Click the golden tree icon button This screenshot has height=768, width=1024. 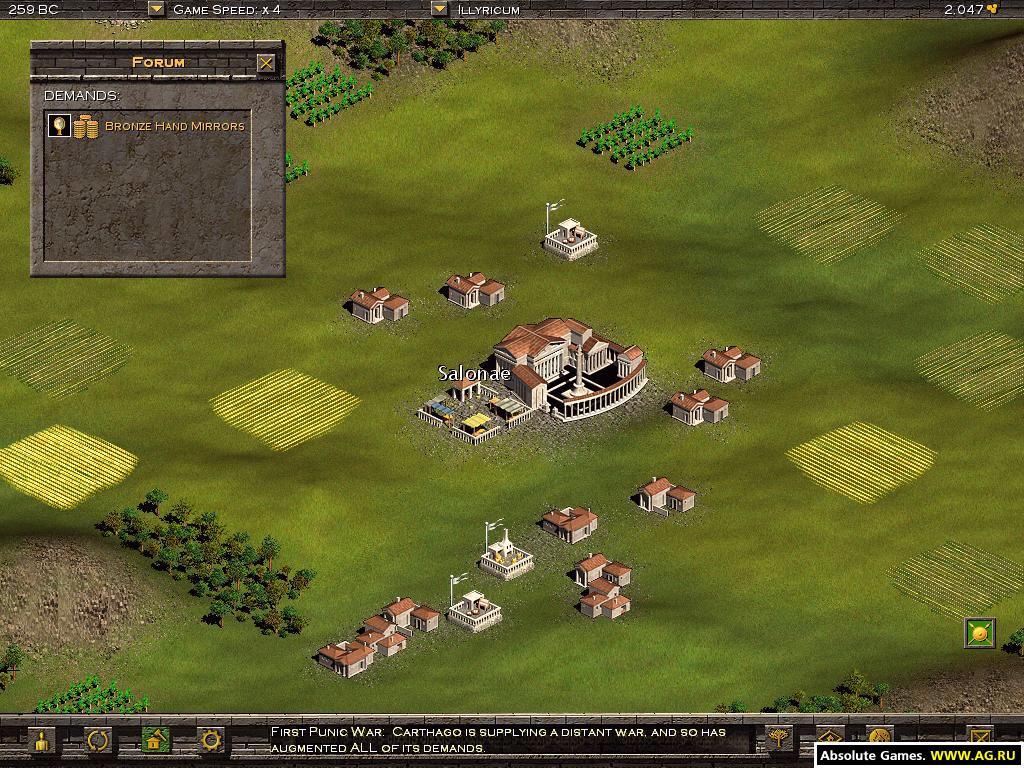(777, 740)
